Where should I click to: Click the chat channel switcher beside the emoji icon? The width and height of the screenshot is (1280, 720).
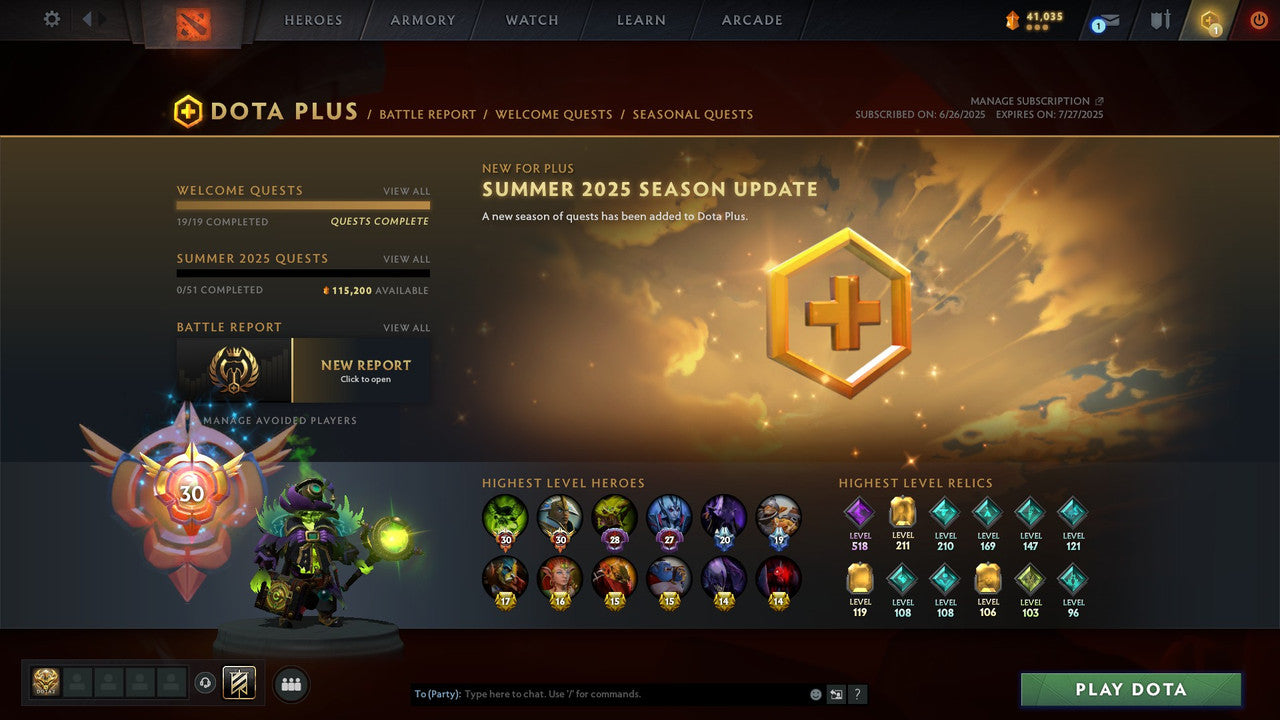click(x=835, y=693)
